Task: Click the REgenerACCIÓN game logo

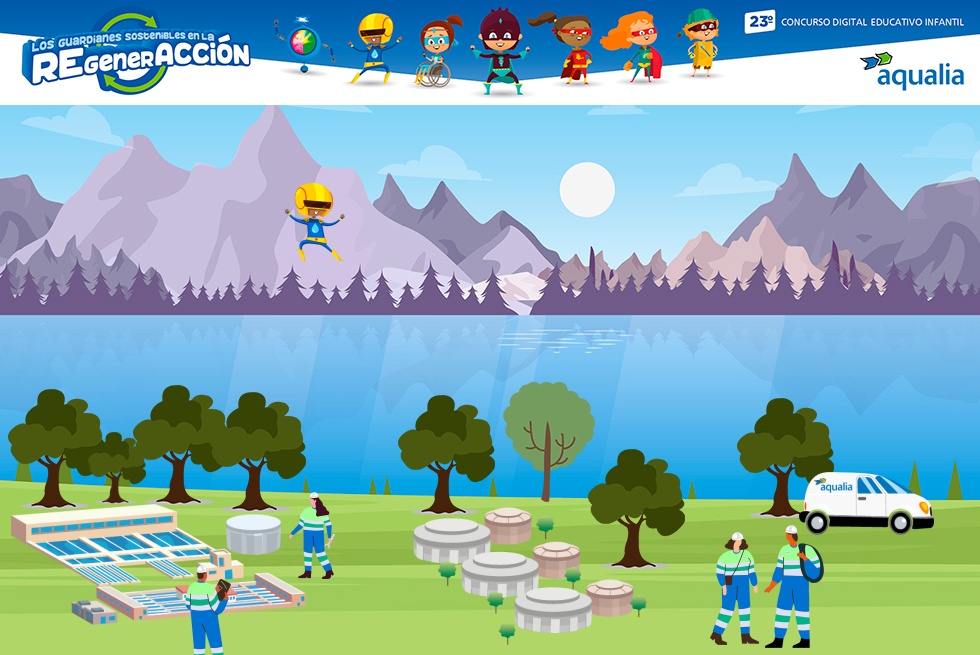Action: coord(137,55)
